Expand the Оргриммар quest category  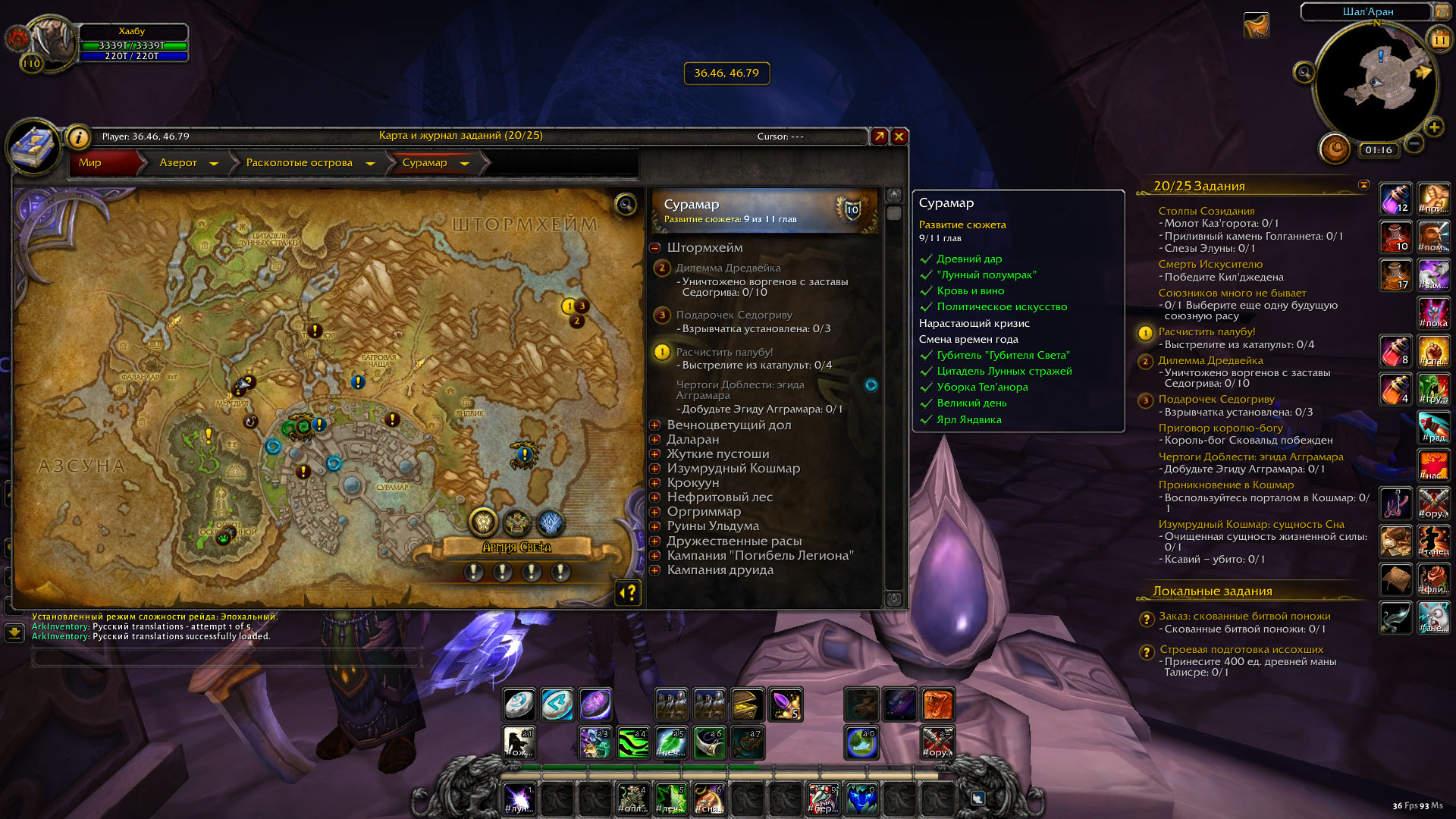coord(655,512)
